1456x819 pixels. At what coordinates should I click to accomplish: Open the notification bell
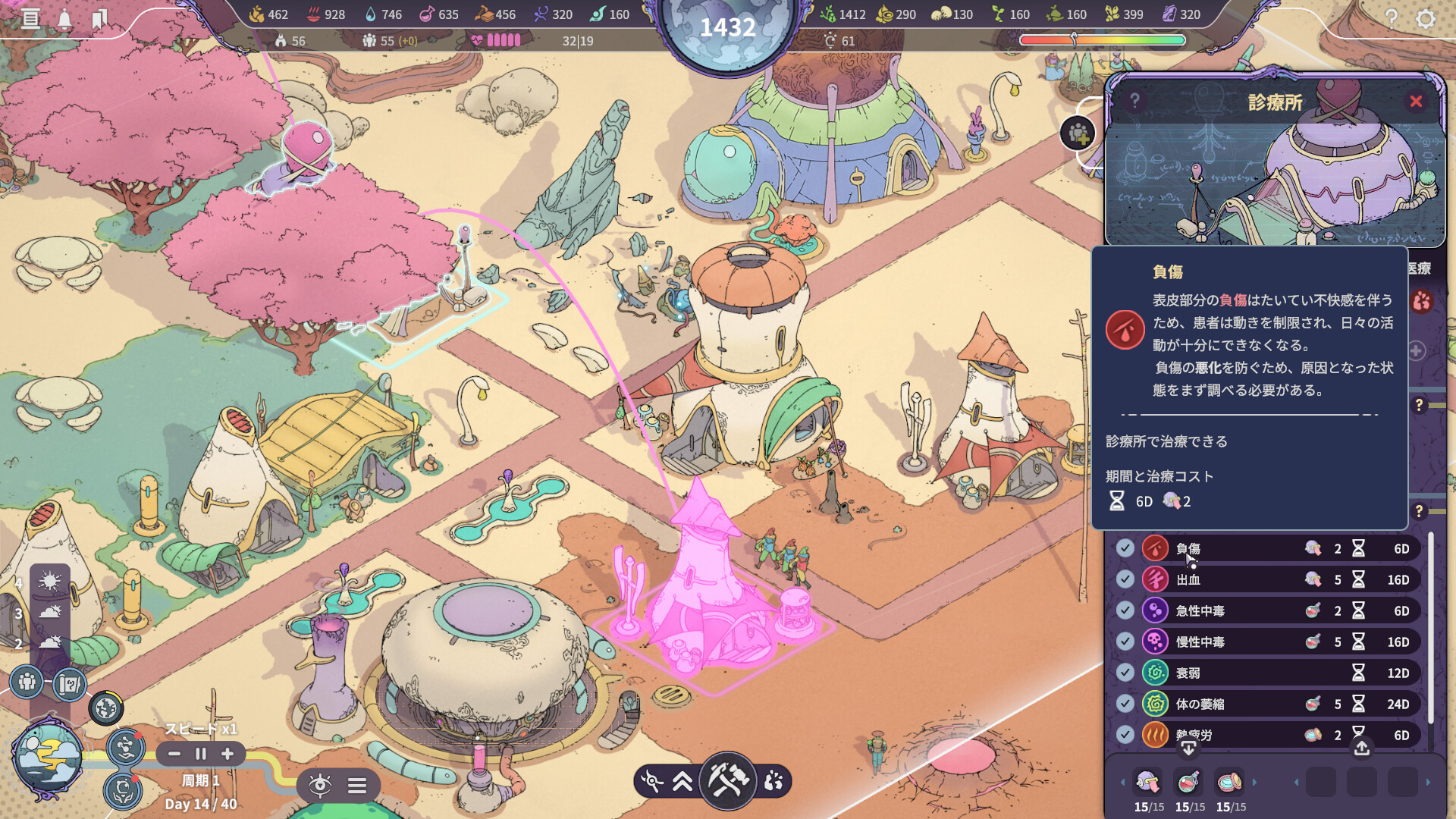click(x=65, y=19)
